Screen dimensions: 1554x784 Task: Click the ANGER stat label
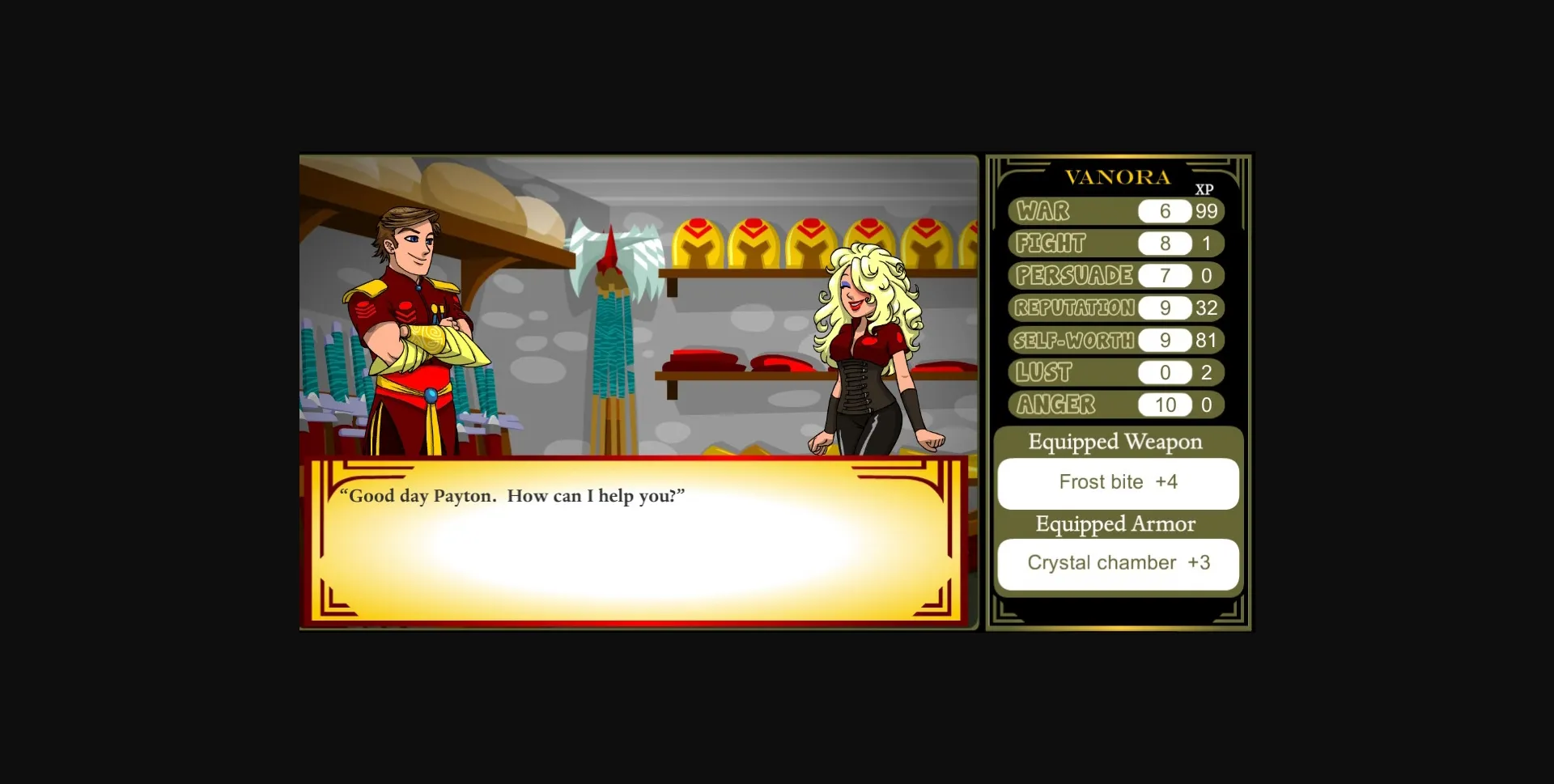point(1055,405)
